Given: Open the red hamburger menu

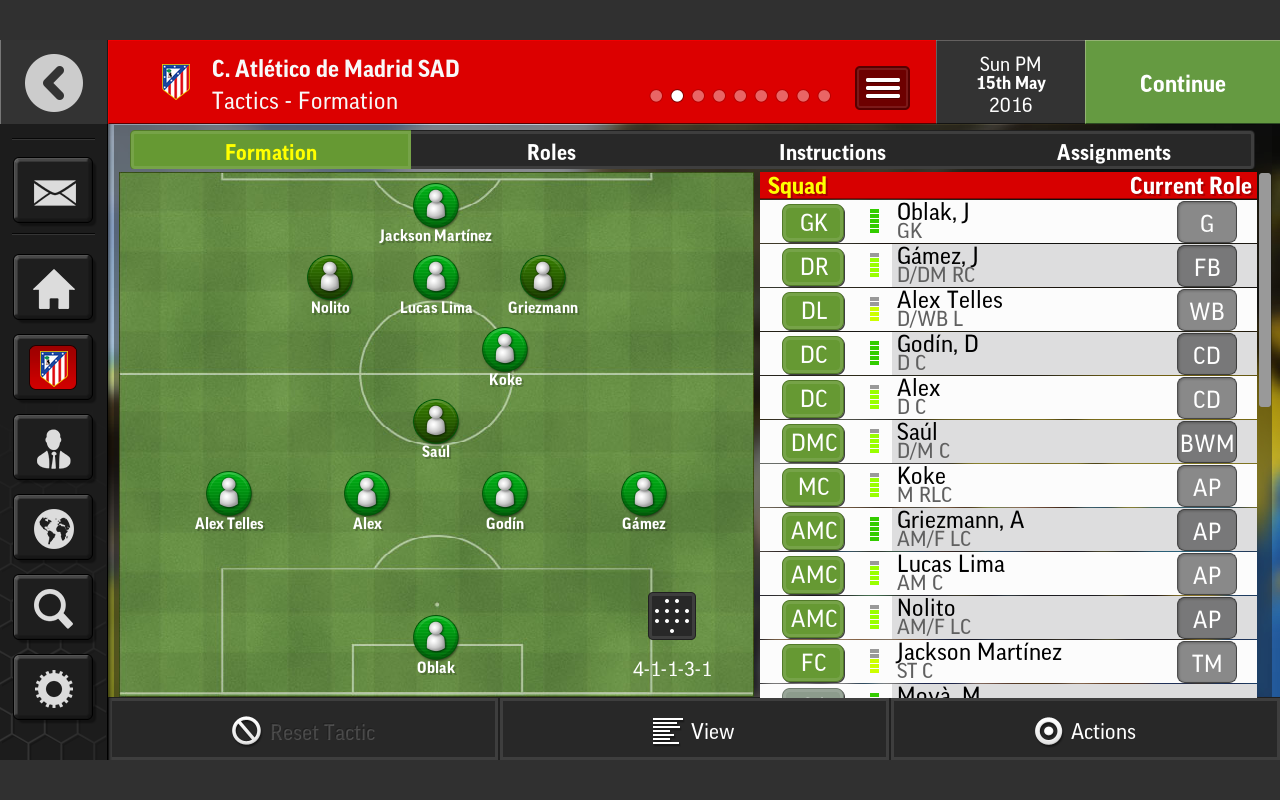Looking at the screenshot, I should tap(882, 88).
